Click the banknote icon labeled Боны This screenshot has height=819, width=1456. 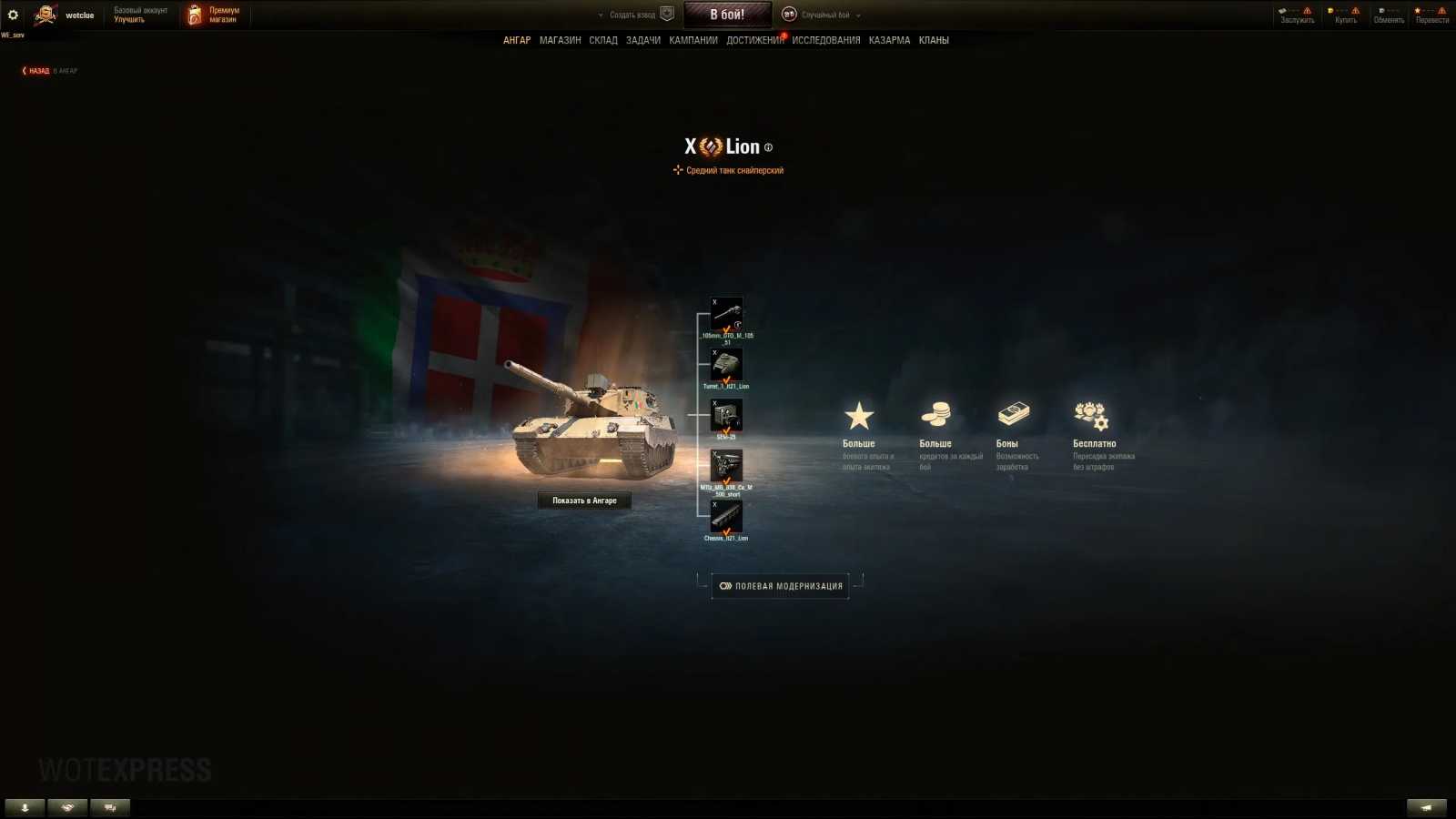(1014, 414)
